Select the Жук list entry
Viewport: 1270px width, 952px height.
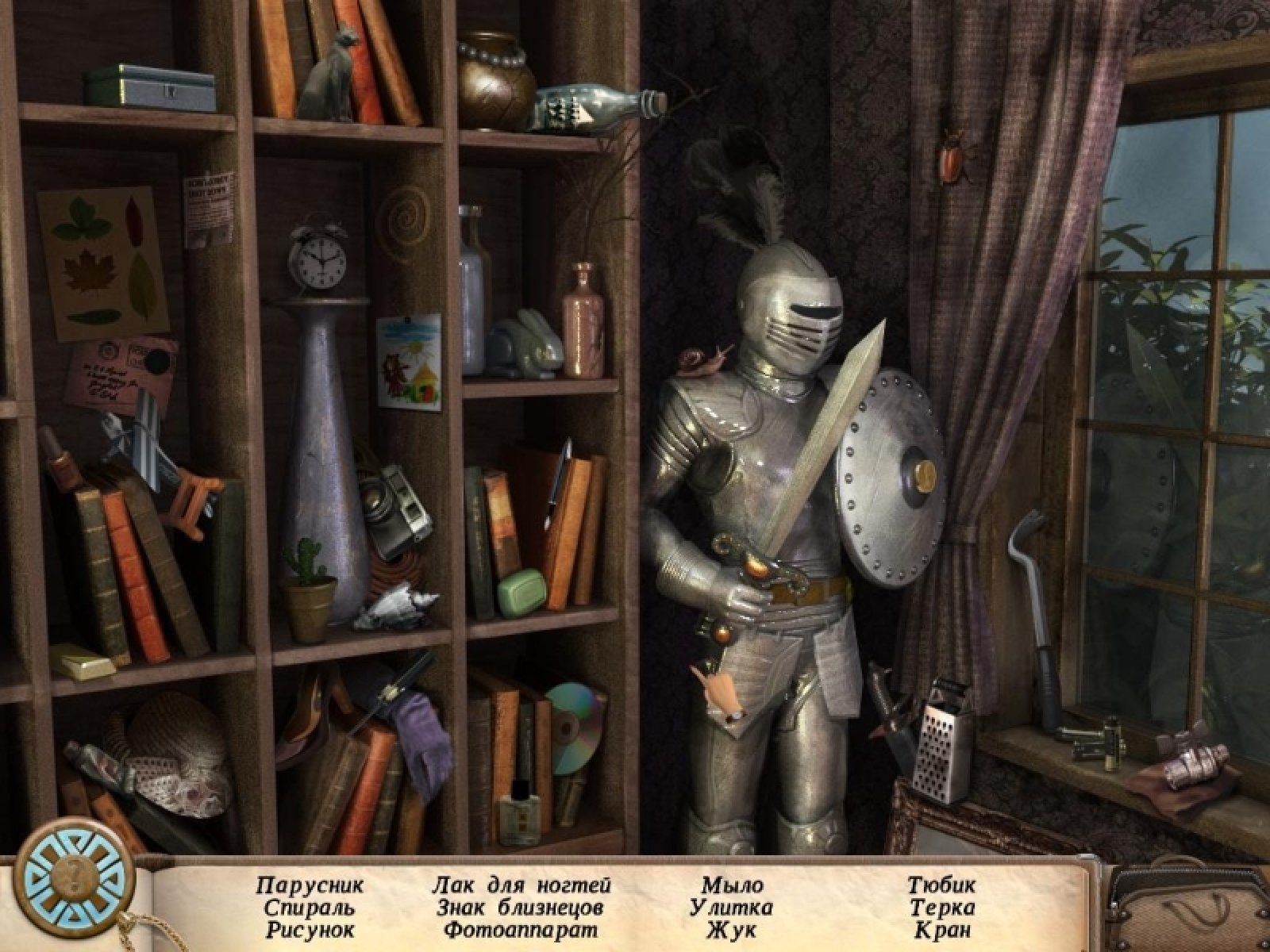click(732, 929)
